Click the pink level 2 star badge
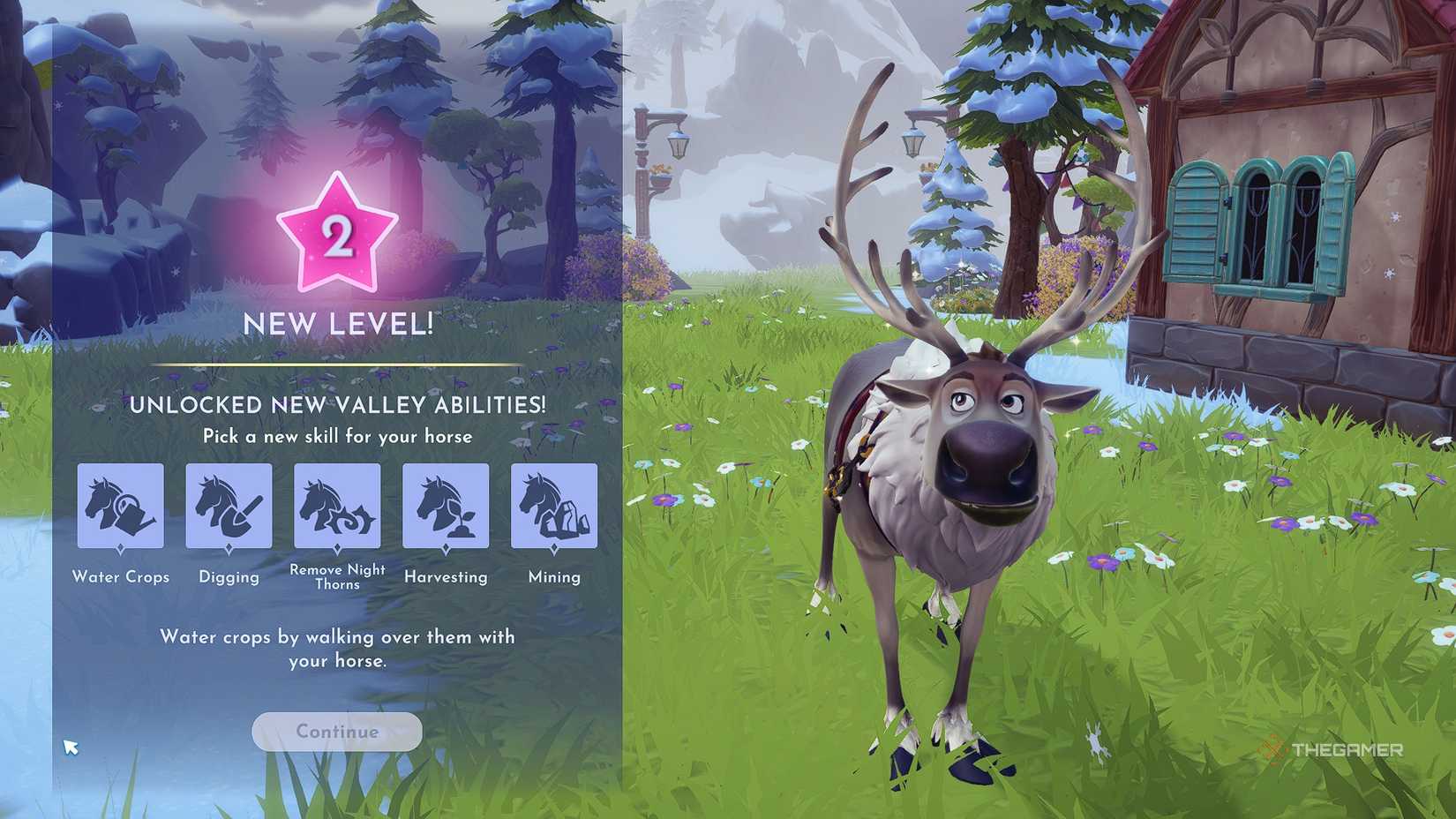Image resolution: width=1456 pixels, height=819 pixels. pos(338,231)
